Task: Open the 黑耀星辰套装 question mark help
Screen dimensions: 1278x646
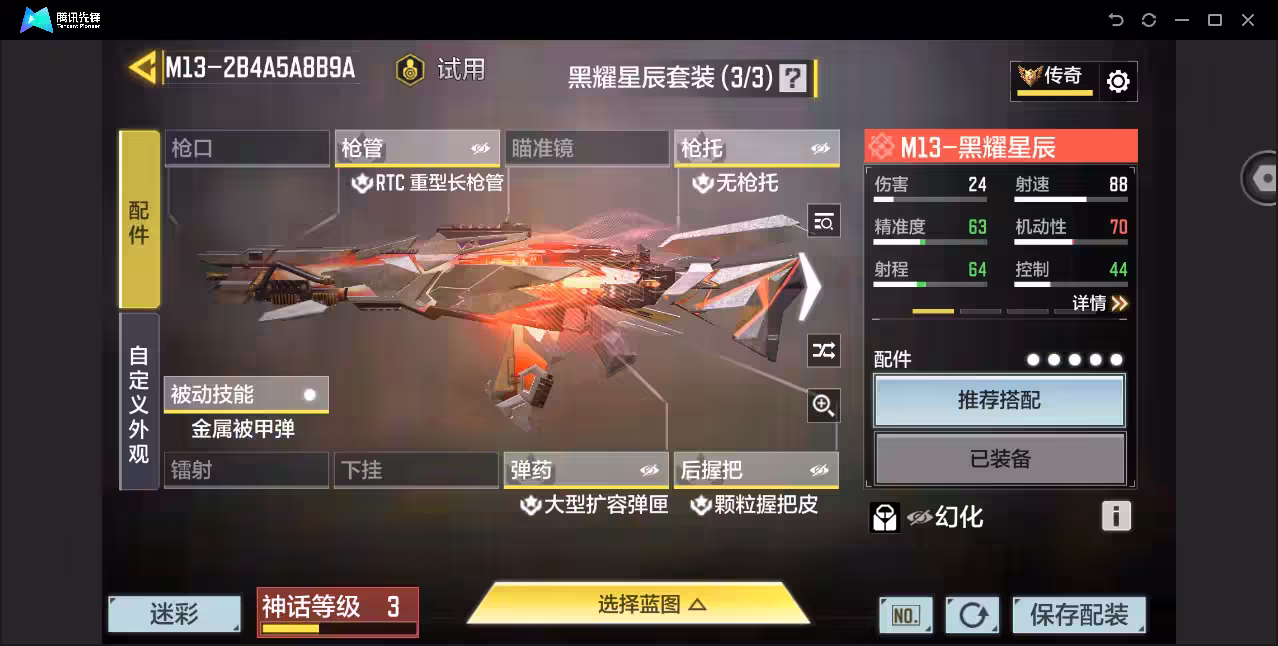Action: pyautogui.click(x=793, y=78)
